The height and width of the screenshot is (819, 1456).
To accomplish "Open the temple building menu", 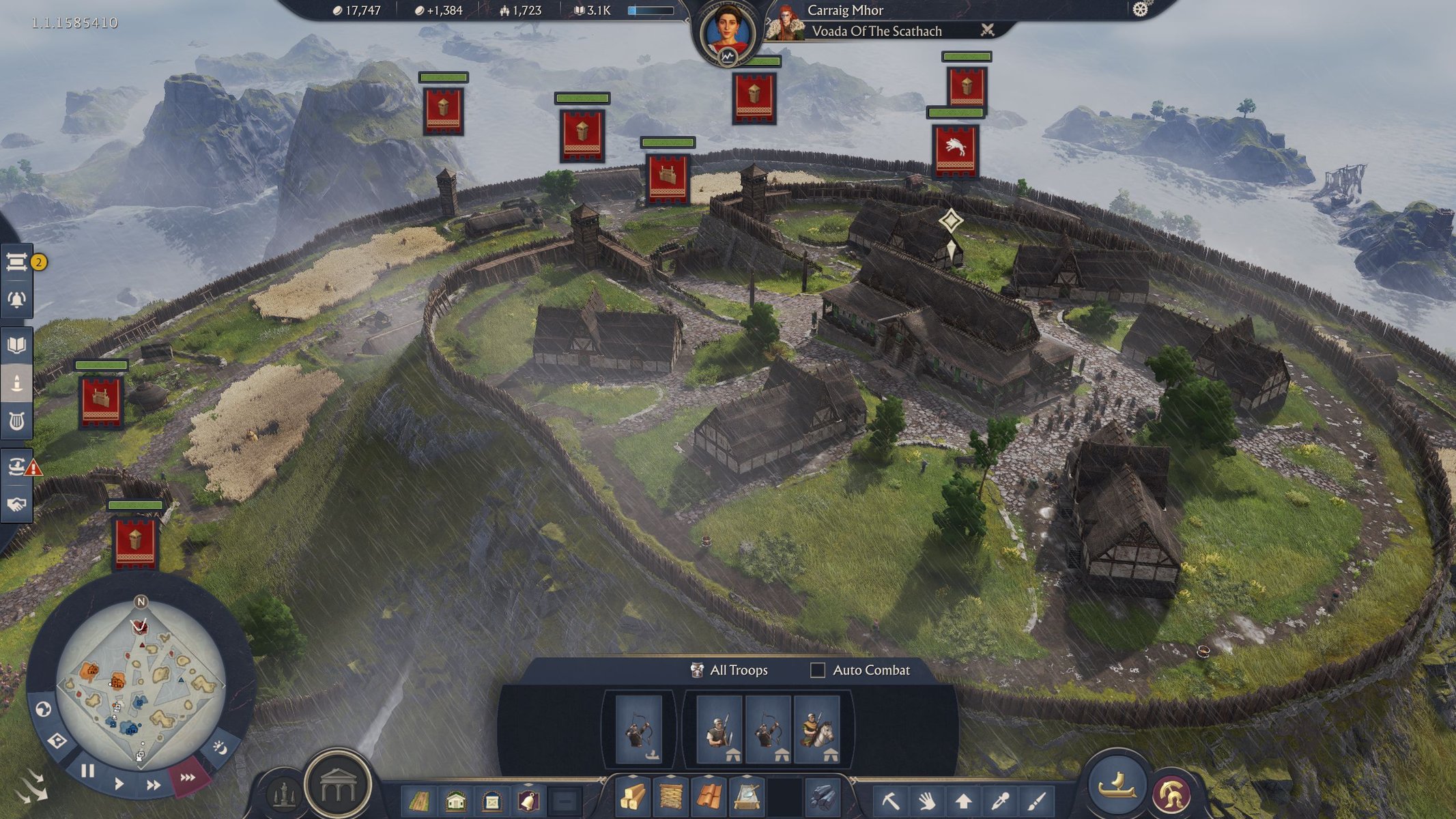I will click(338, 786).
